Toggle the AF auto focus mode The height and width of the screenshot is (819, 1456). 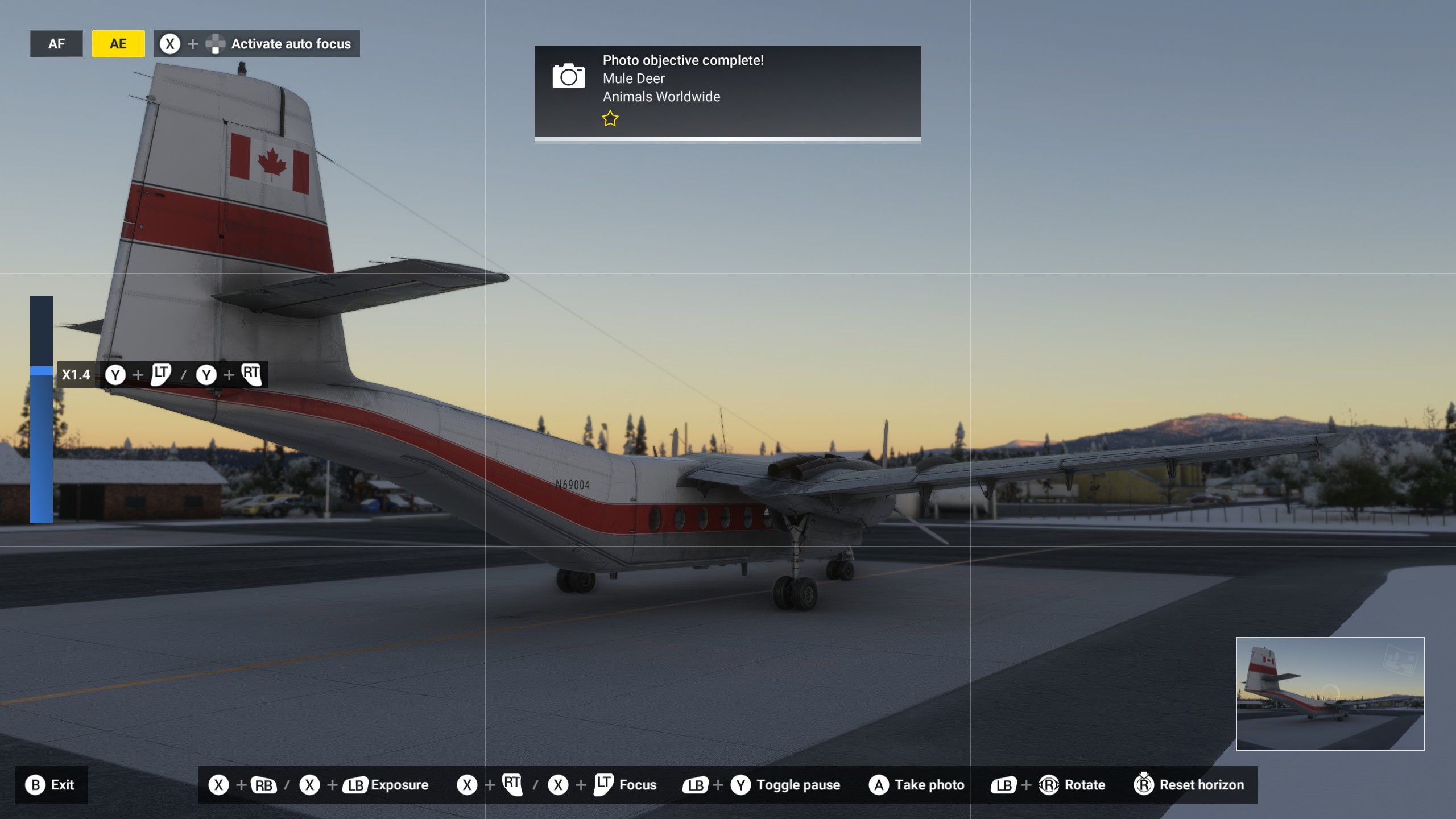click(x=56, y=44)
